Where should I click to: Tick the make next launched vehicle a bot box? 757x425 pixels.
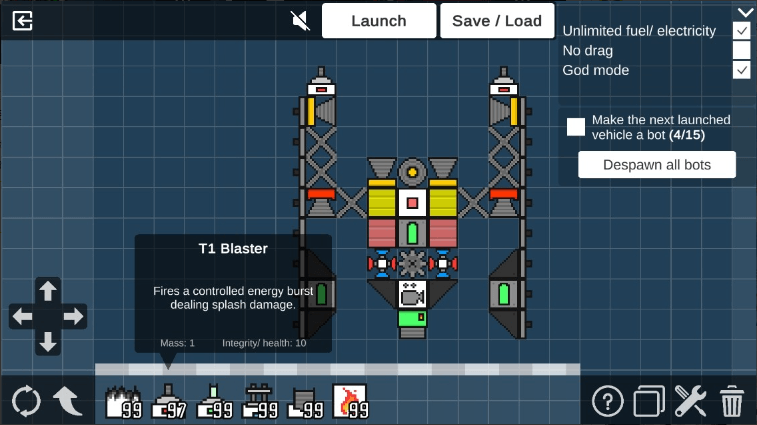click(576, 126)
